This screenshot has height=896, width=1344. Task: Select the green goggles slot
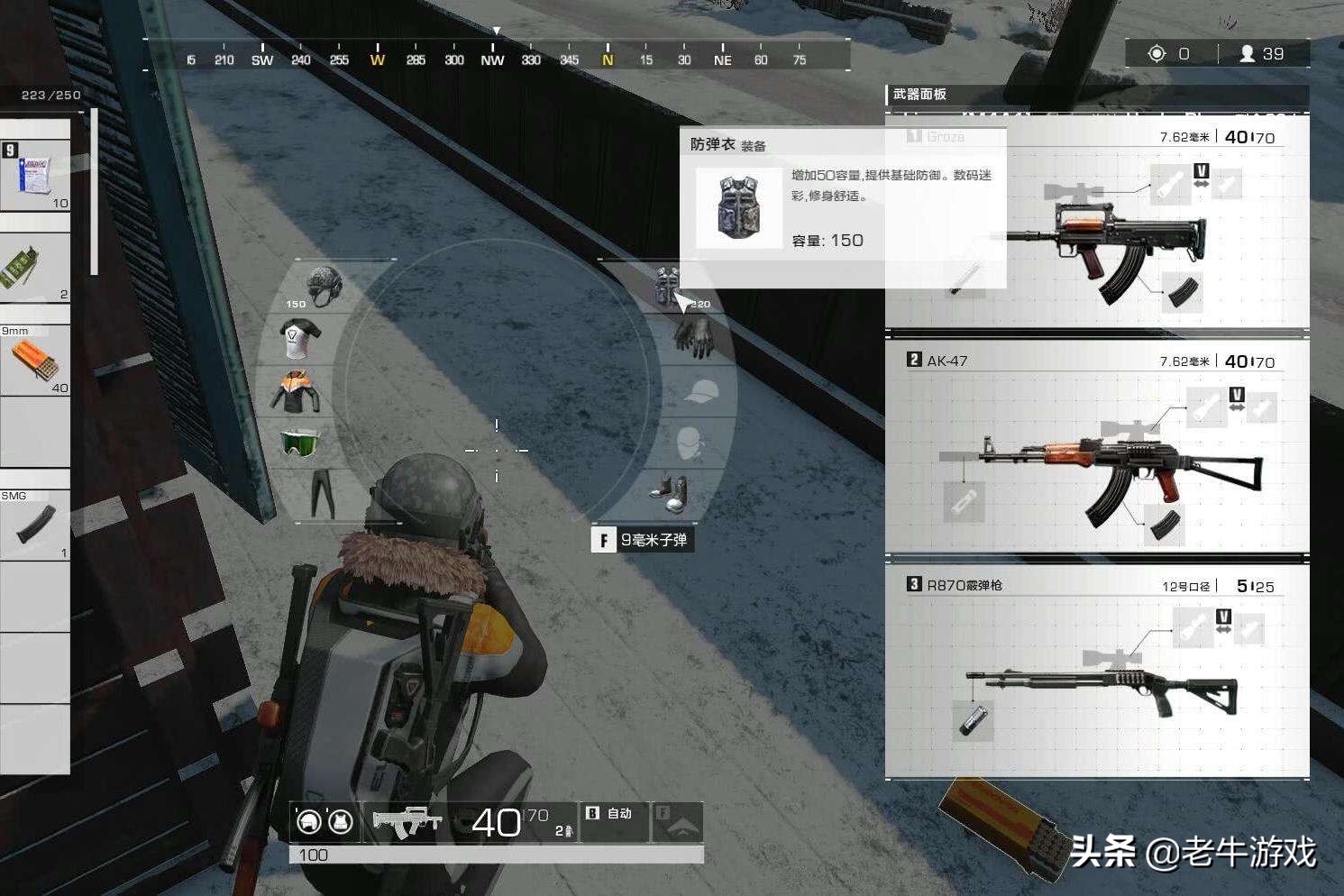[x=299, y=443]
